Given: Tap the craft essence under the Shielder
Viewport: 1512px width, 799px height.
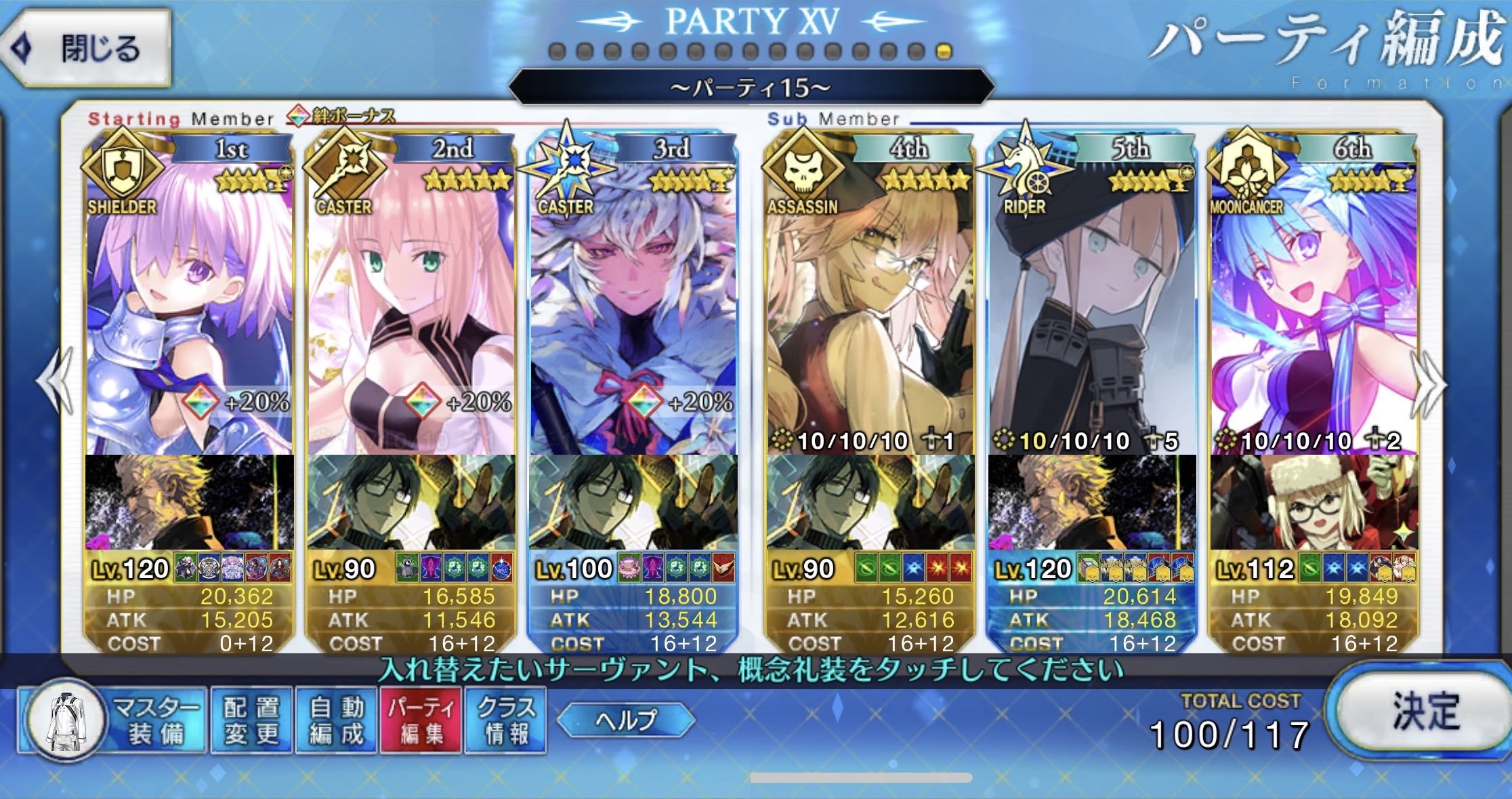Looking at the screenshot, I should pos(190,501).
